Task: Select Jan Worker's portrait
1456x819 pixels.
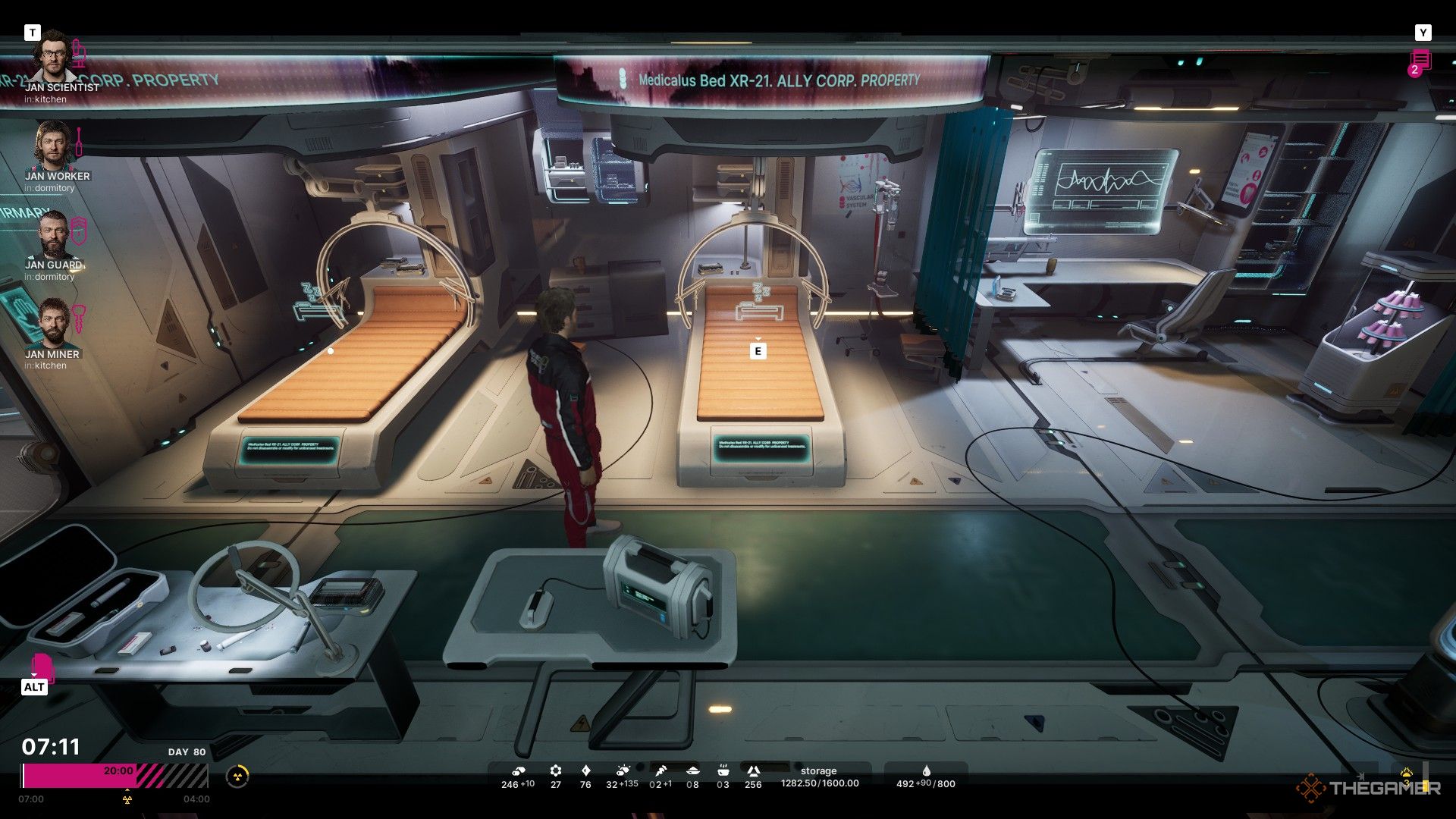Action: tap(52, 146)
